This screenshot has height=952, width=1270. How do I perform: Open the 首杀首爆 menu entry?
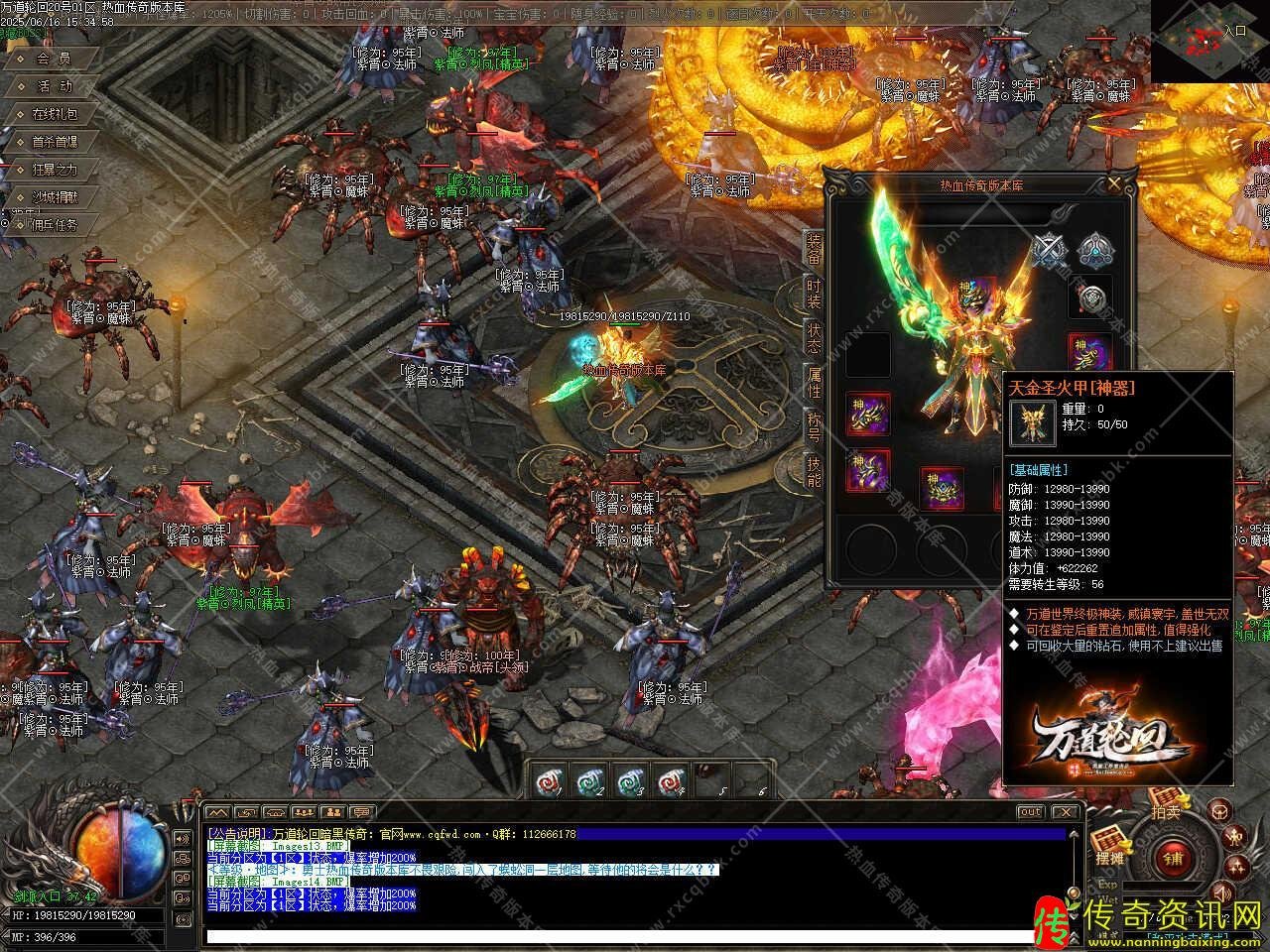click(54, 142)
